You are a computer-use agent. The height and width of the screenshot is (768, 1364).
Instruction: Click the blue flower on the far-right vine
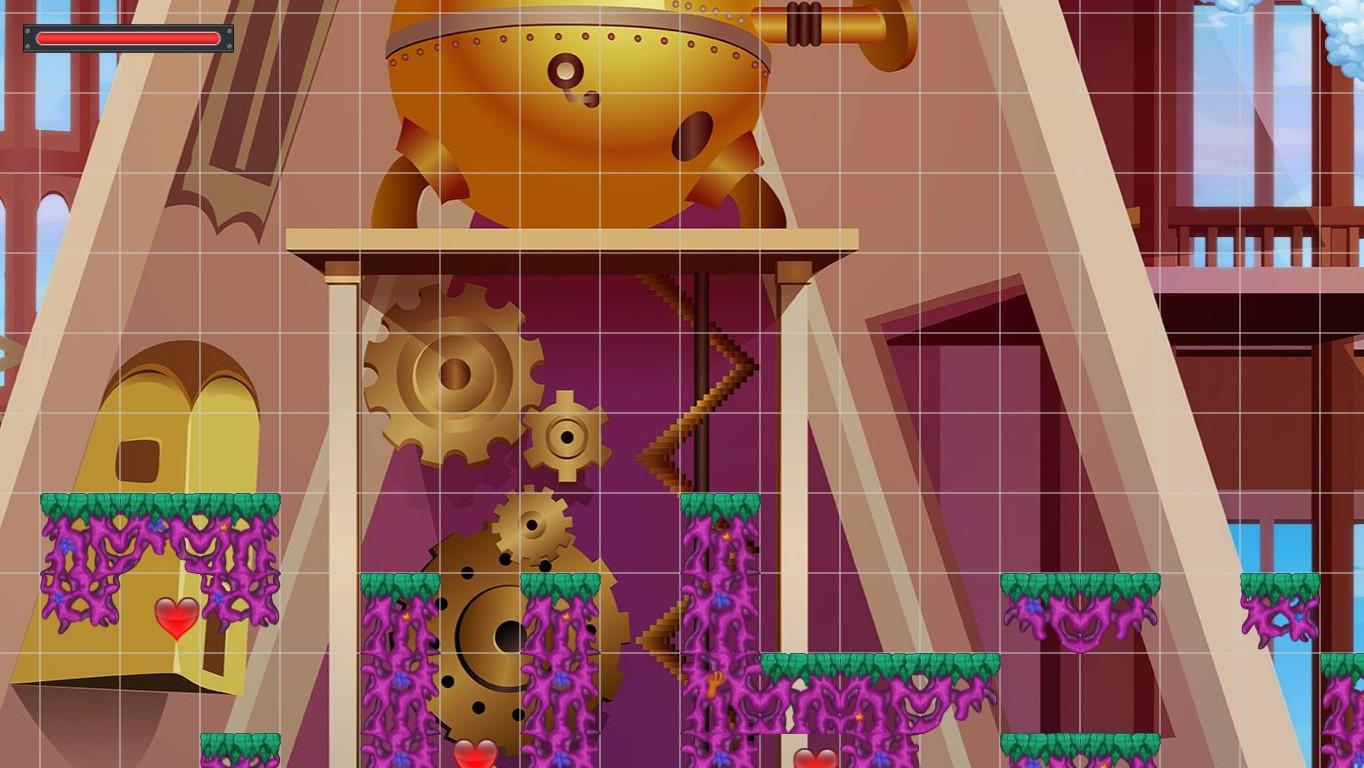pyautogui.click(x=1301, y=618)
